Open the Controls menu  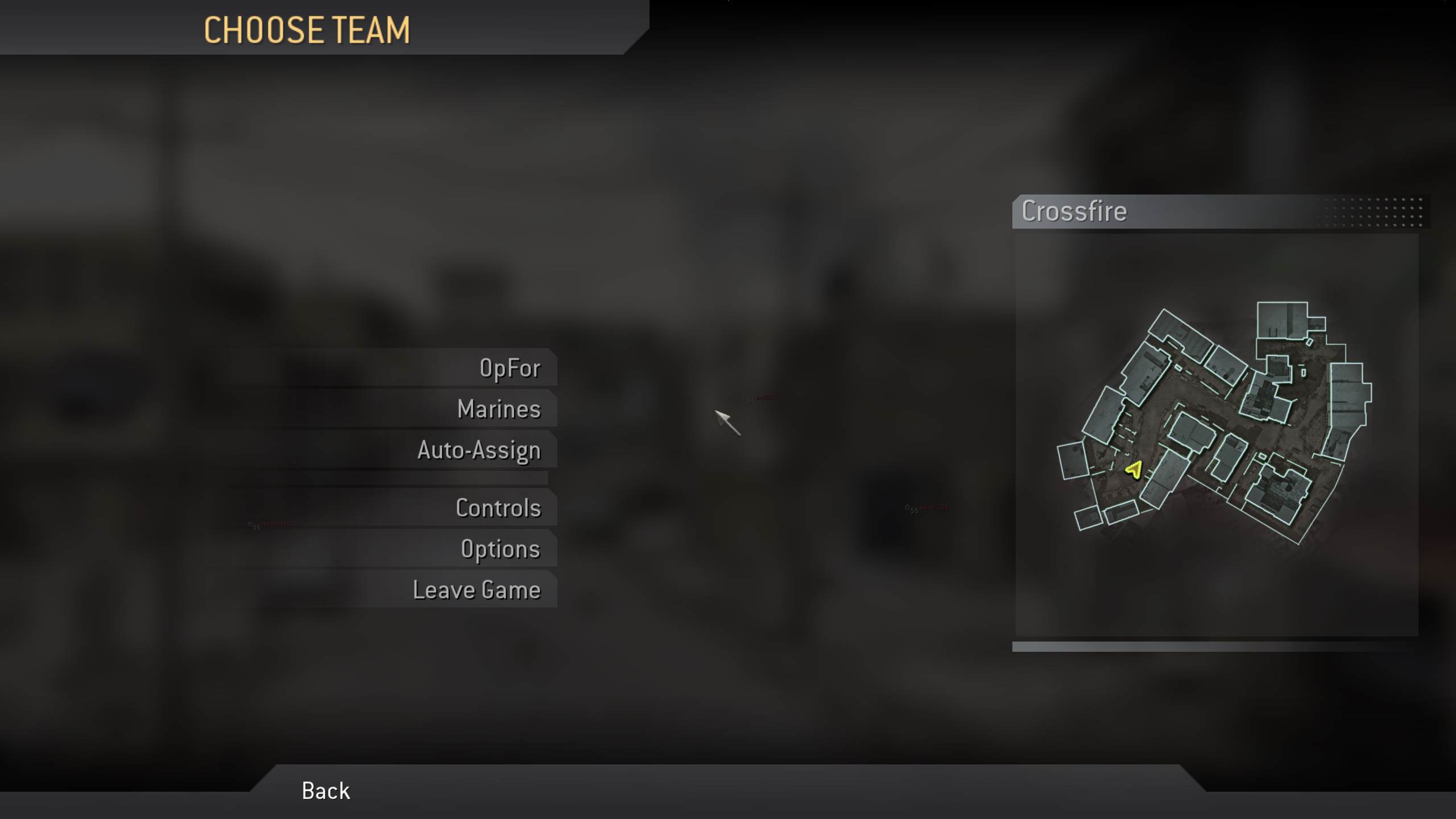tap(498, 508)
